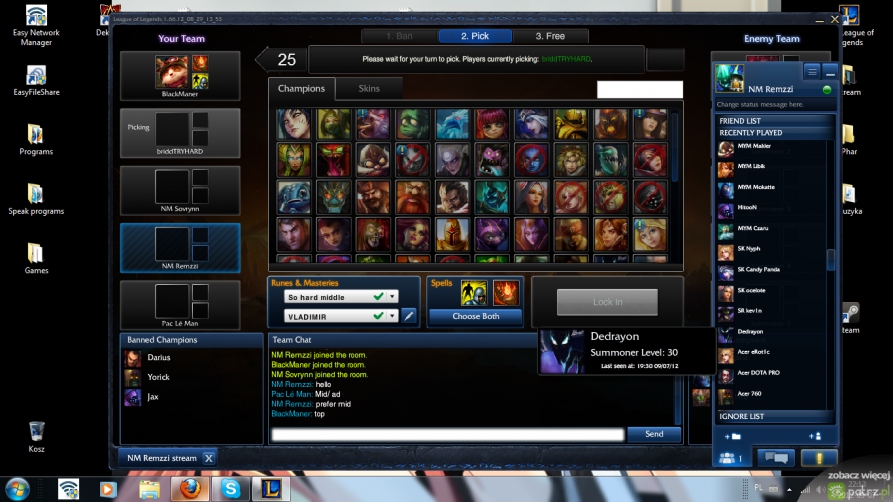Switch to the Skins tab

click(369, 88)
